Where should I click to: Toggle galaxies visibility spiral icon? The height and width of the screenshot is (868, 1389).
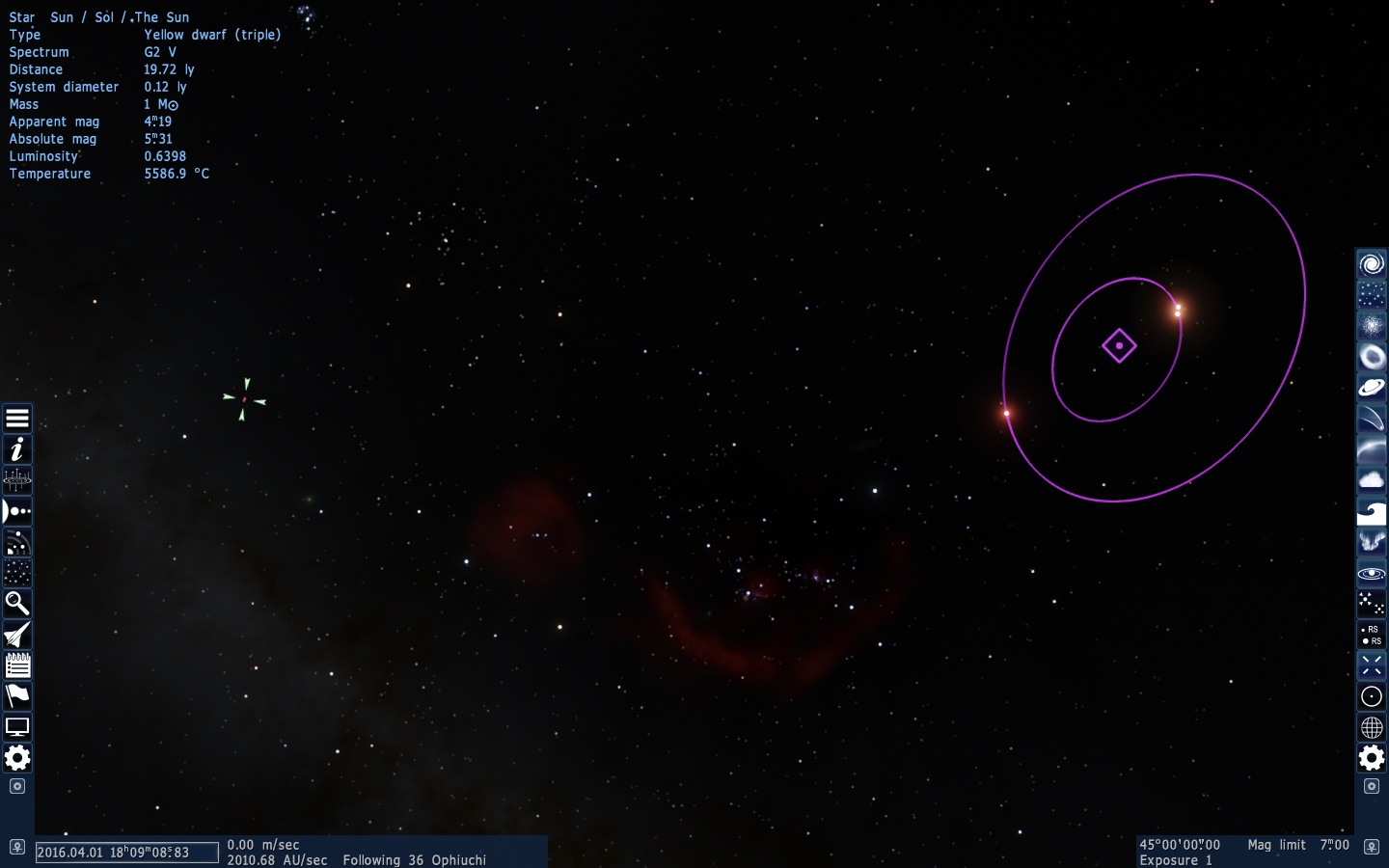coord(1372,264)
